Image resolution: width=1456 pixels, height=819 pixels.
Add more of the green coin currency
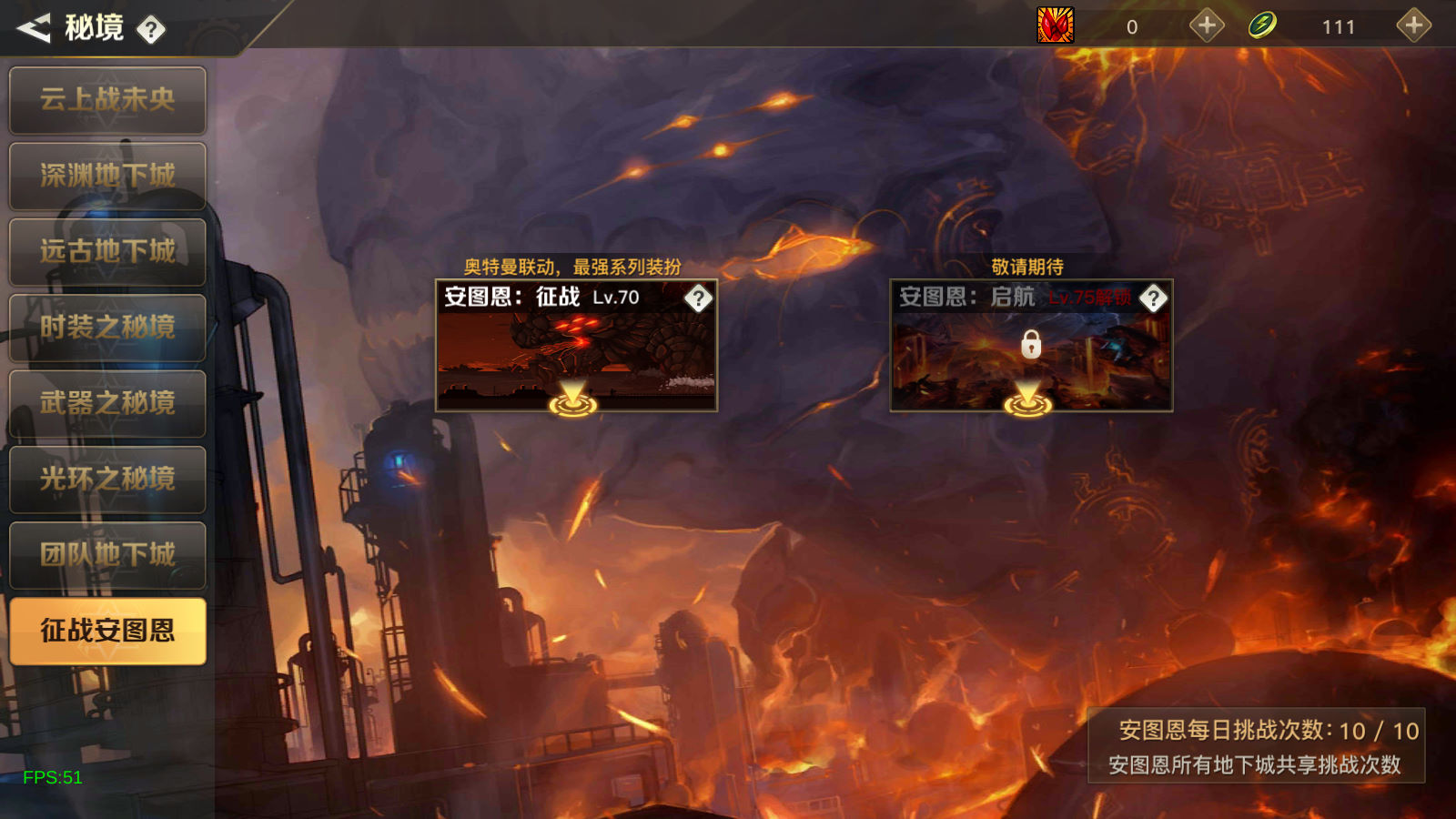pos(1413,25)
